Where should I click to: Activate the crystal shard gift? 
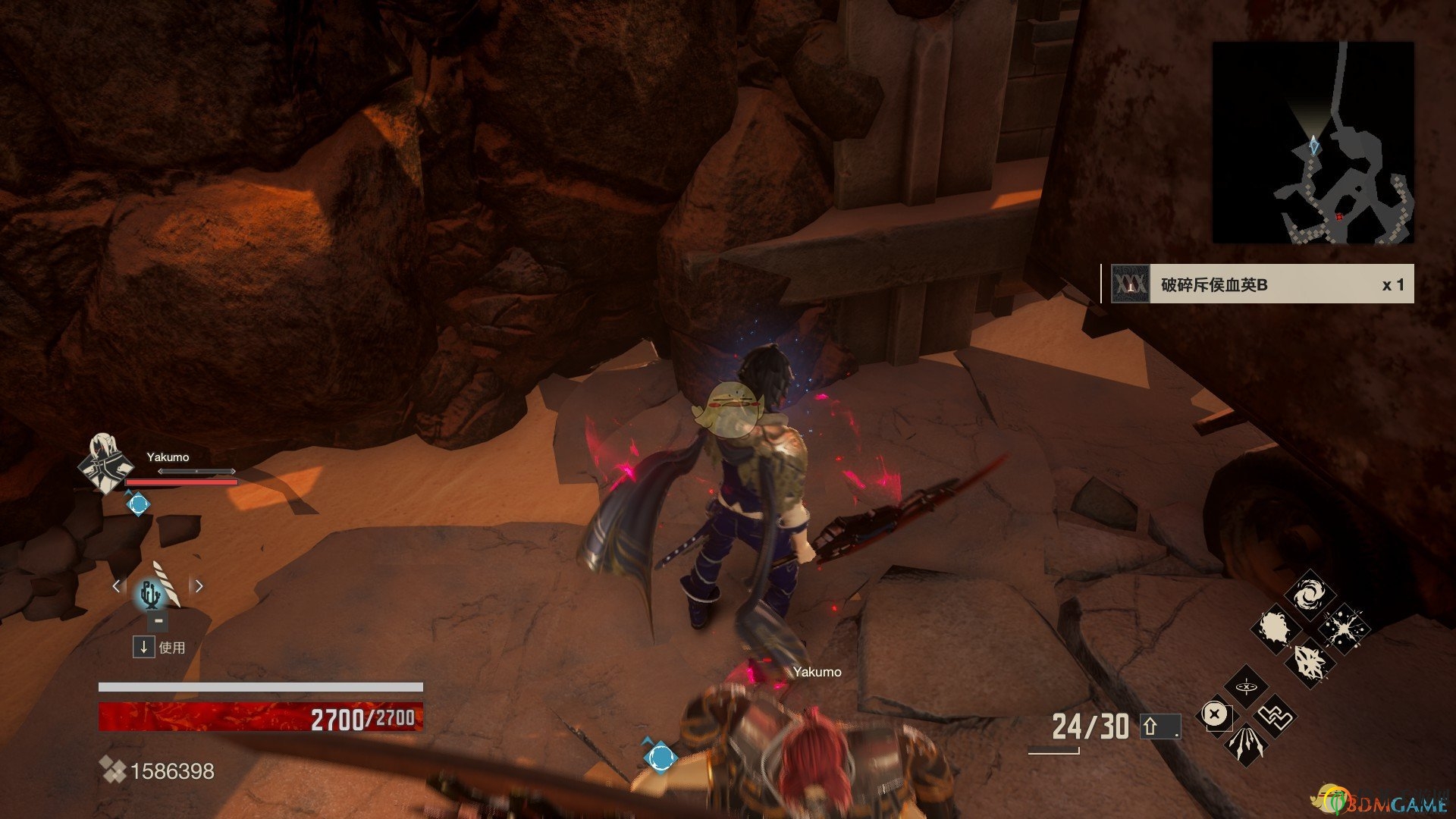pos(1310,663)
